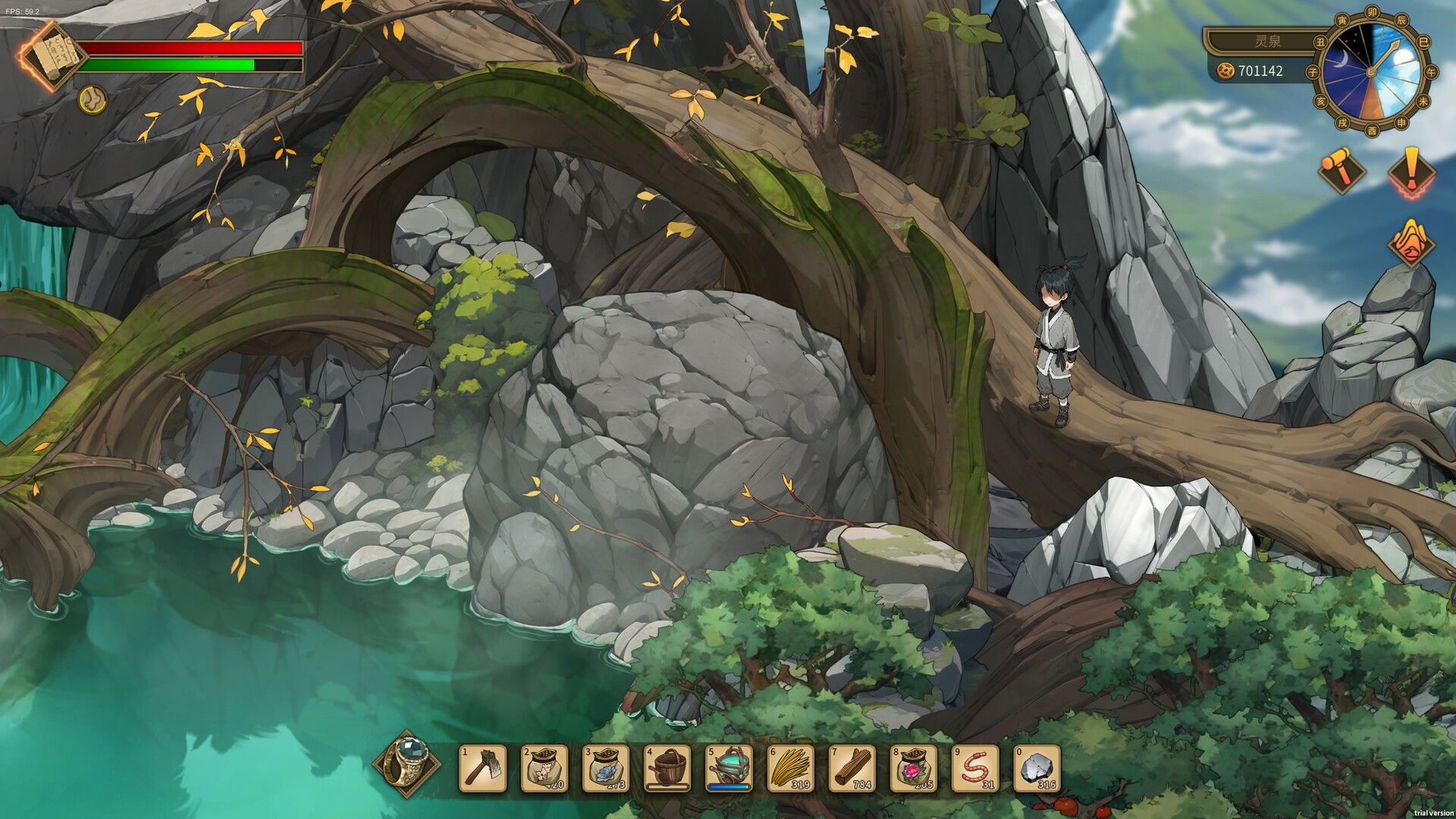
Task: Select the blue lotus seed bag
Action: coord(606,768)
